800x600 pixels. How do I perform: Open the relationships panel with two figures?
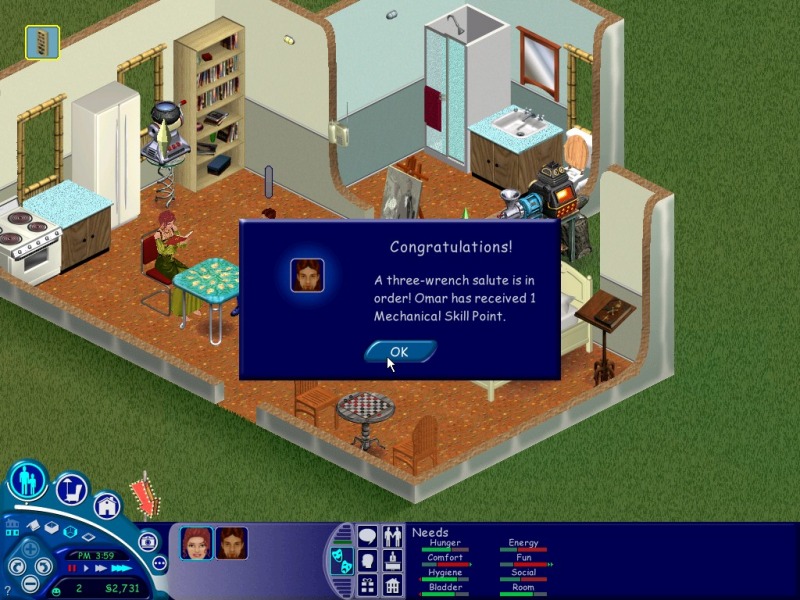point(393,537)
